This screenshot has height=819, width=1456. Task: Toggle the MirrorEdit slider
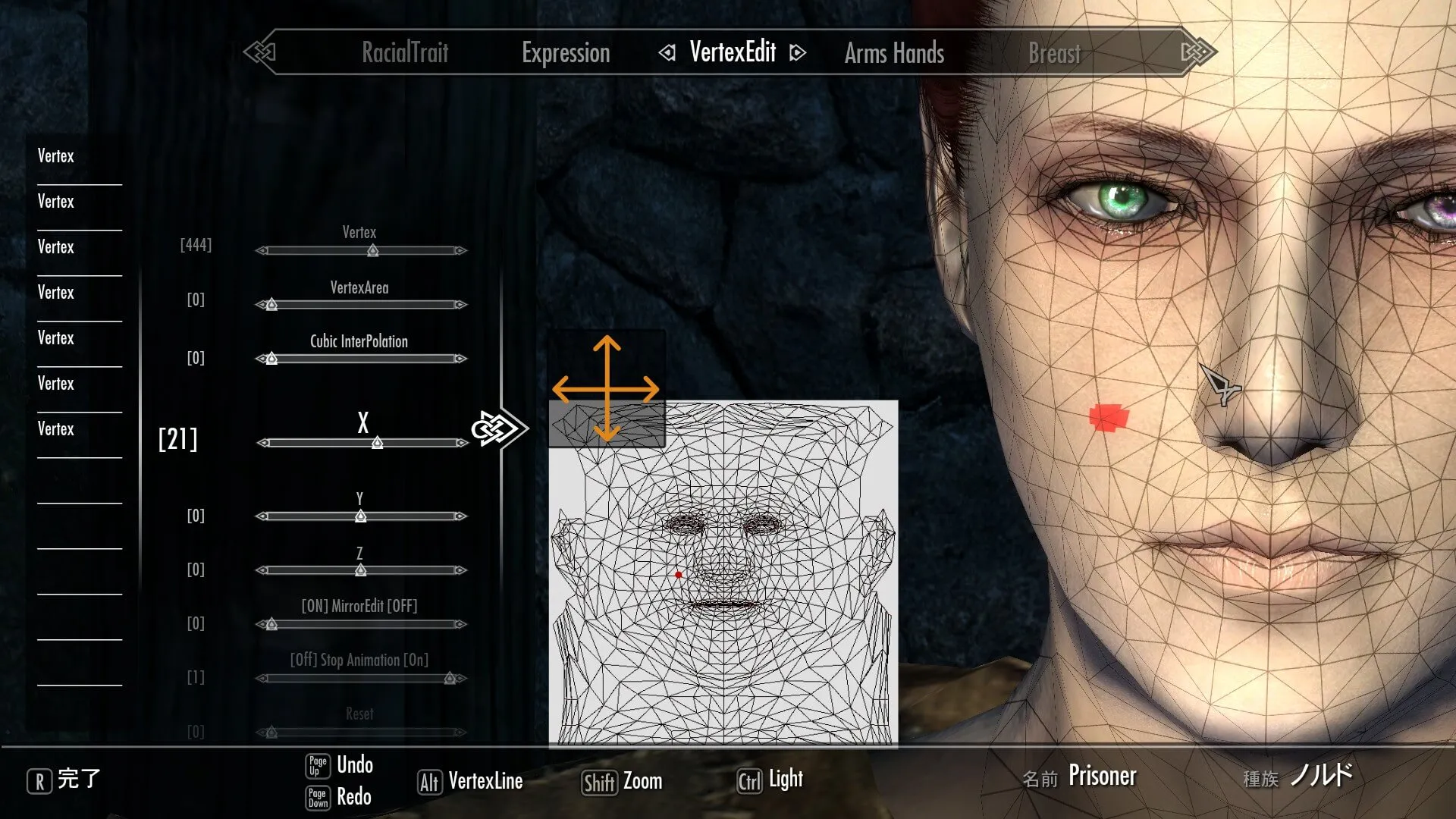(361, 624)
